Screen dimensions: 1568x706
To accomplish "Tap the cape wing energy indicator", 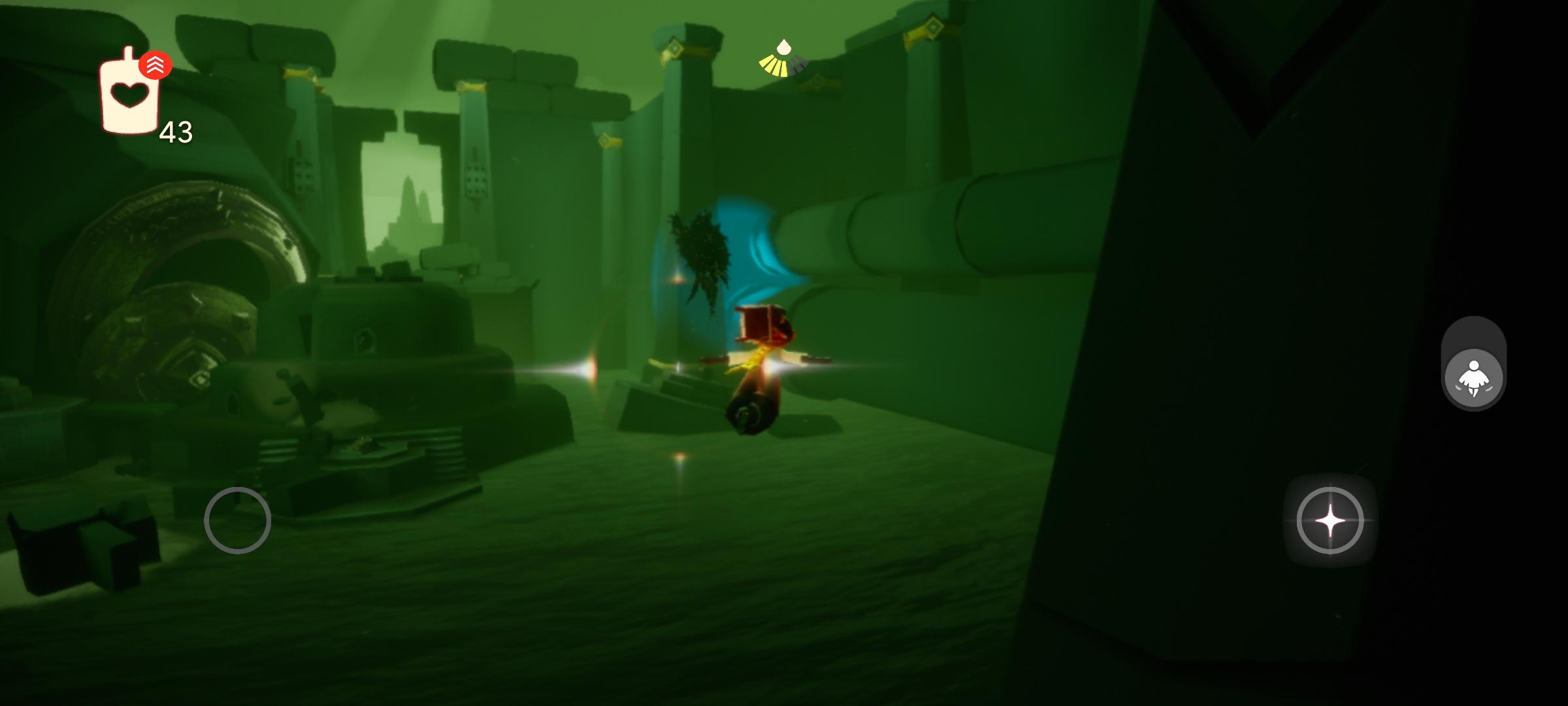I will [x=783, y=60].
